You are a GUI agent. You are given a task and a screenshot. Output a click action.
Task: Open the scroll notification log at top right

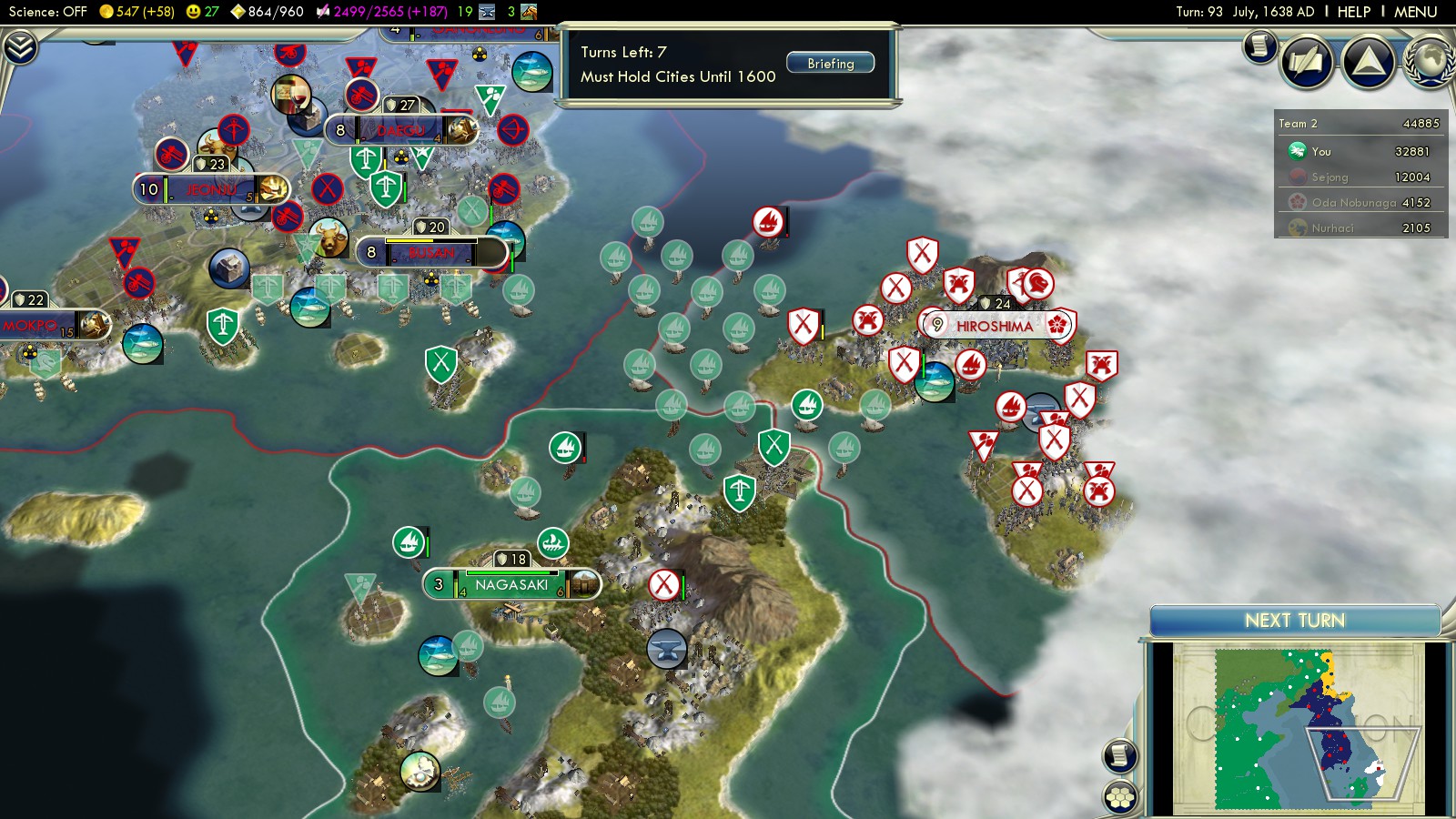pos(1260,45)
